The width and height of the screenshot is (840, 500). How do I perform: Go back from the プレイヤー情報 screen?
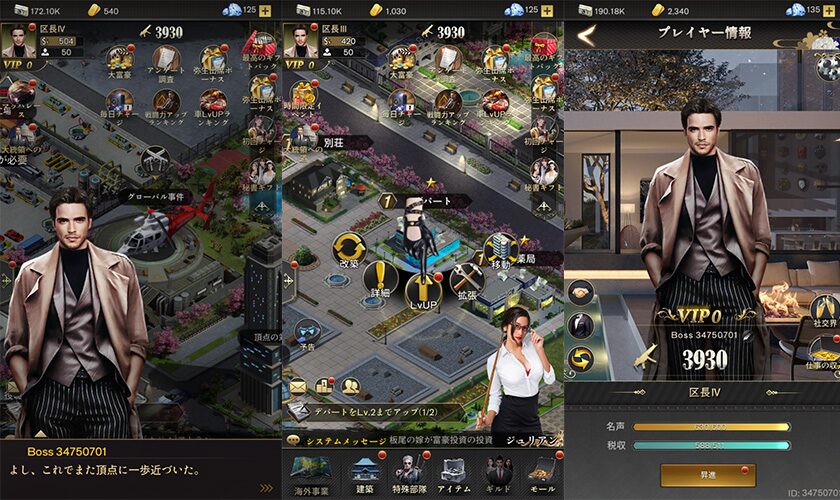coord(586,36)
